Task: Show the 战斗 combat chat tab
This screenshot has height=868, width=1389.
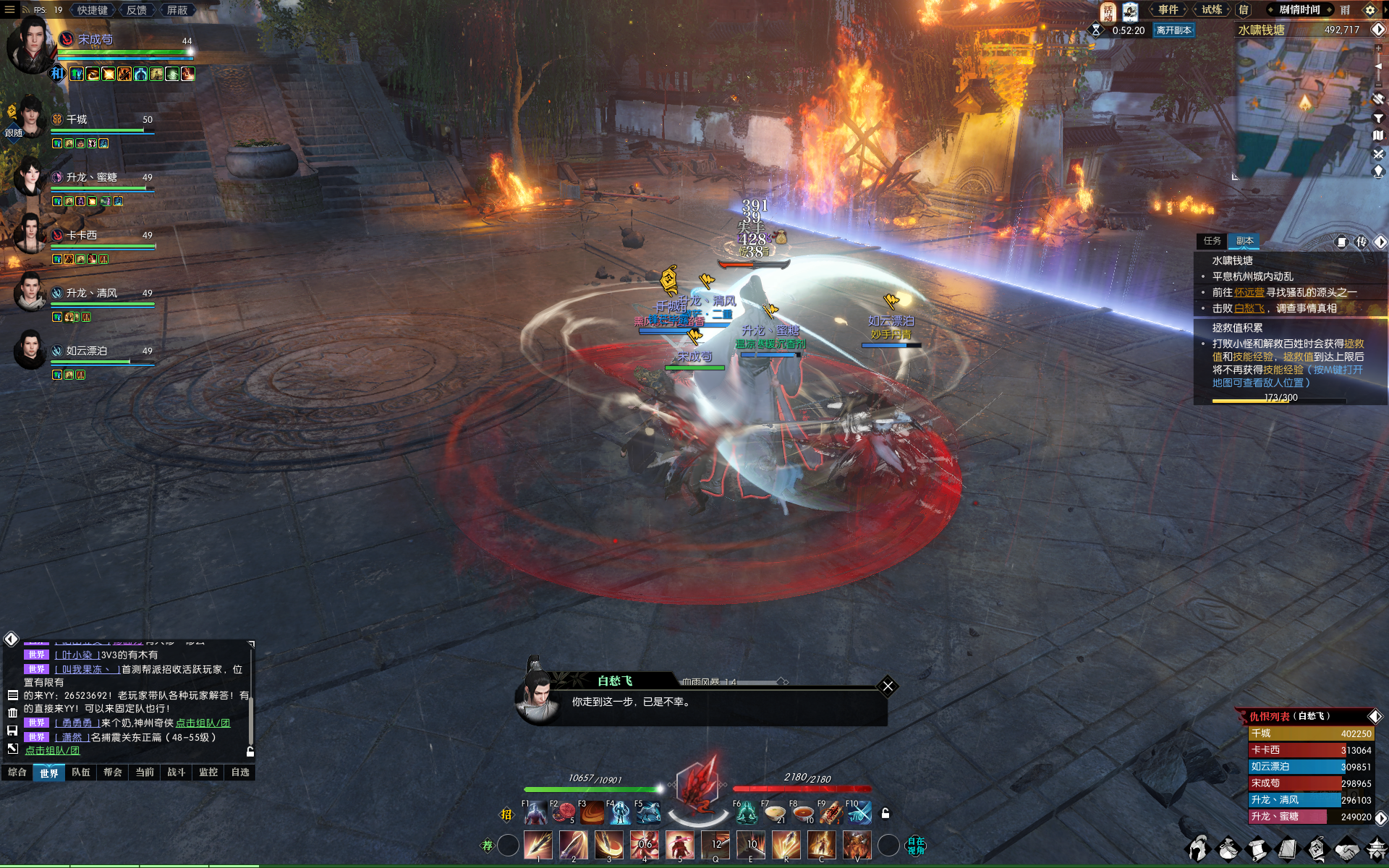Action: 177,773
